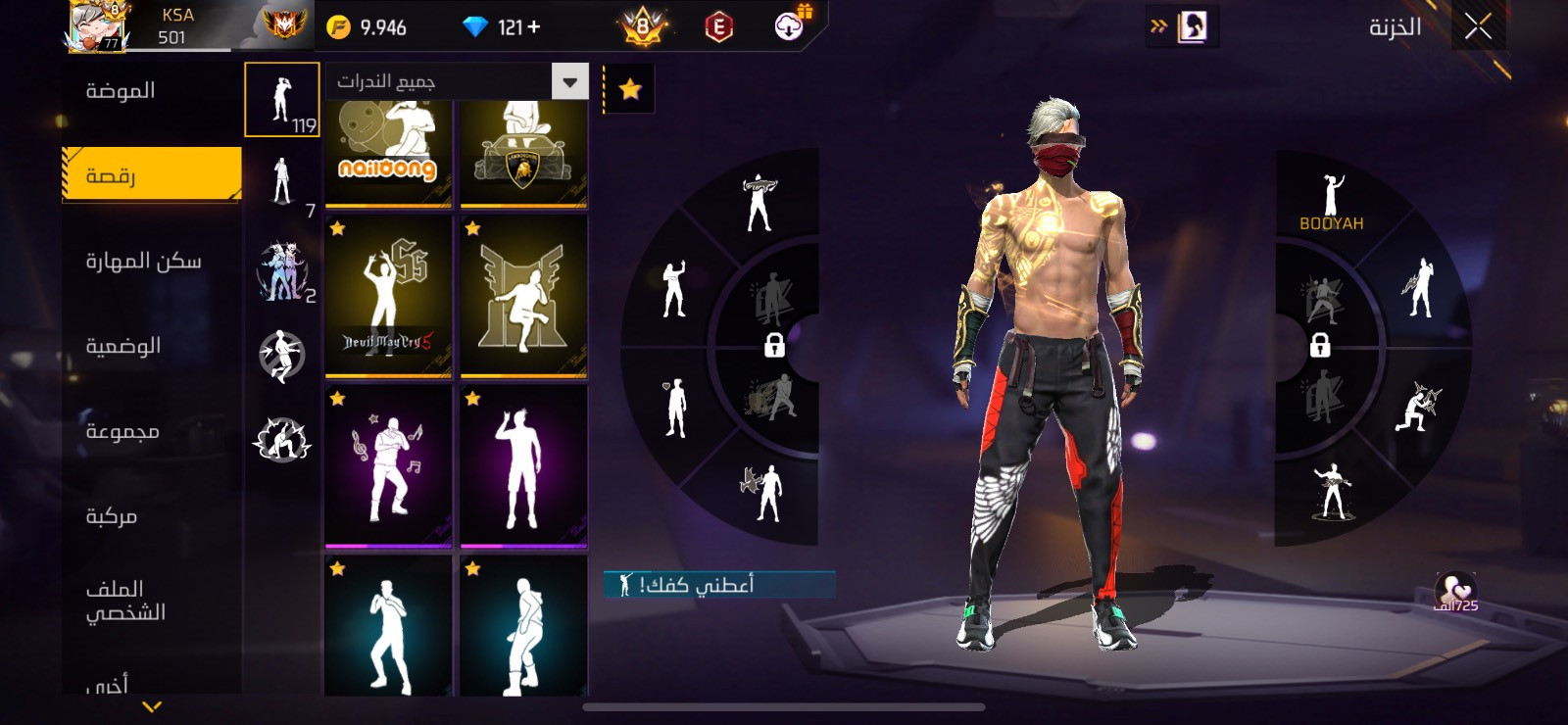Open the gold coin balance
The width and height of the screenshot is (1568, 725).
(x=367, y=27)
